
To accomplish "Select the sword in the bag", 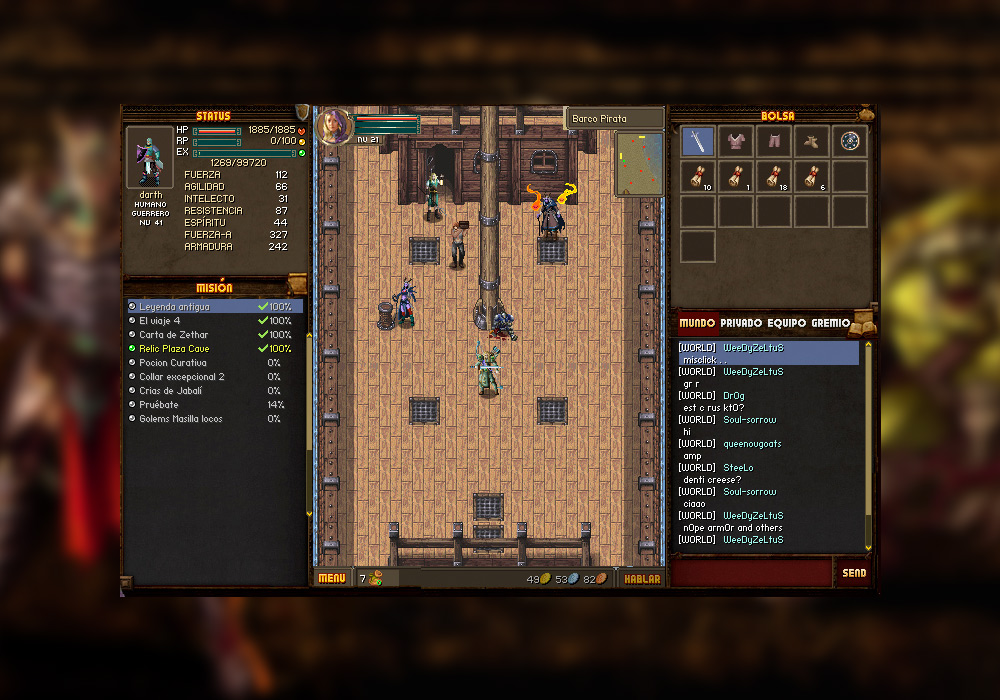I will tap(697, 141).
